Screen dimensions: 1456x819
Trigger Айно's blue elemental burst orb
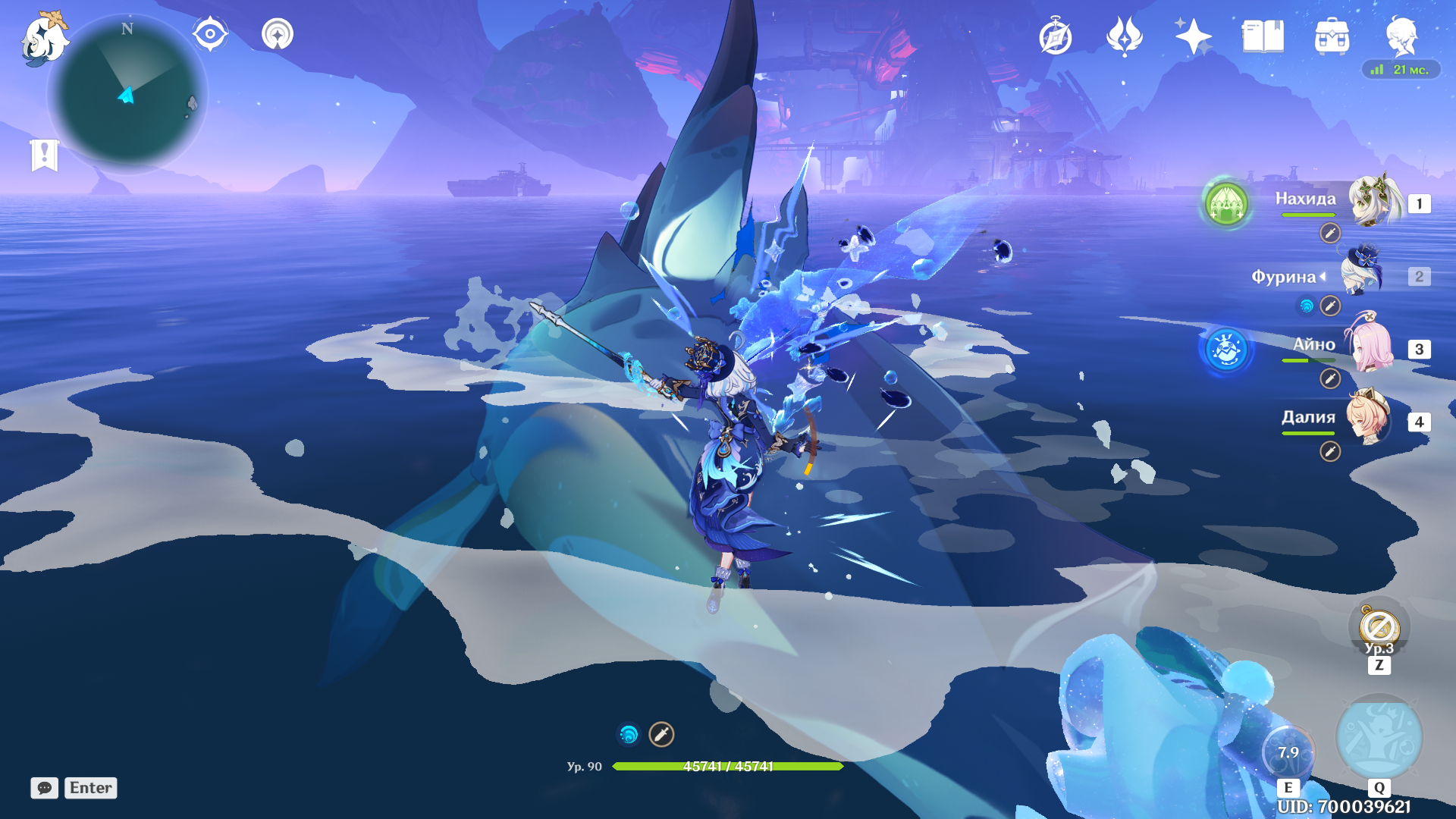point(1226,350)
